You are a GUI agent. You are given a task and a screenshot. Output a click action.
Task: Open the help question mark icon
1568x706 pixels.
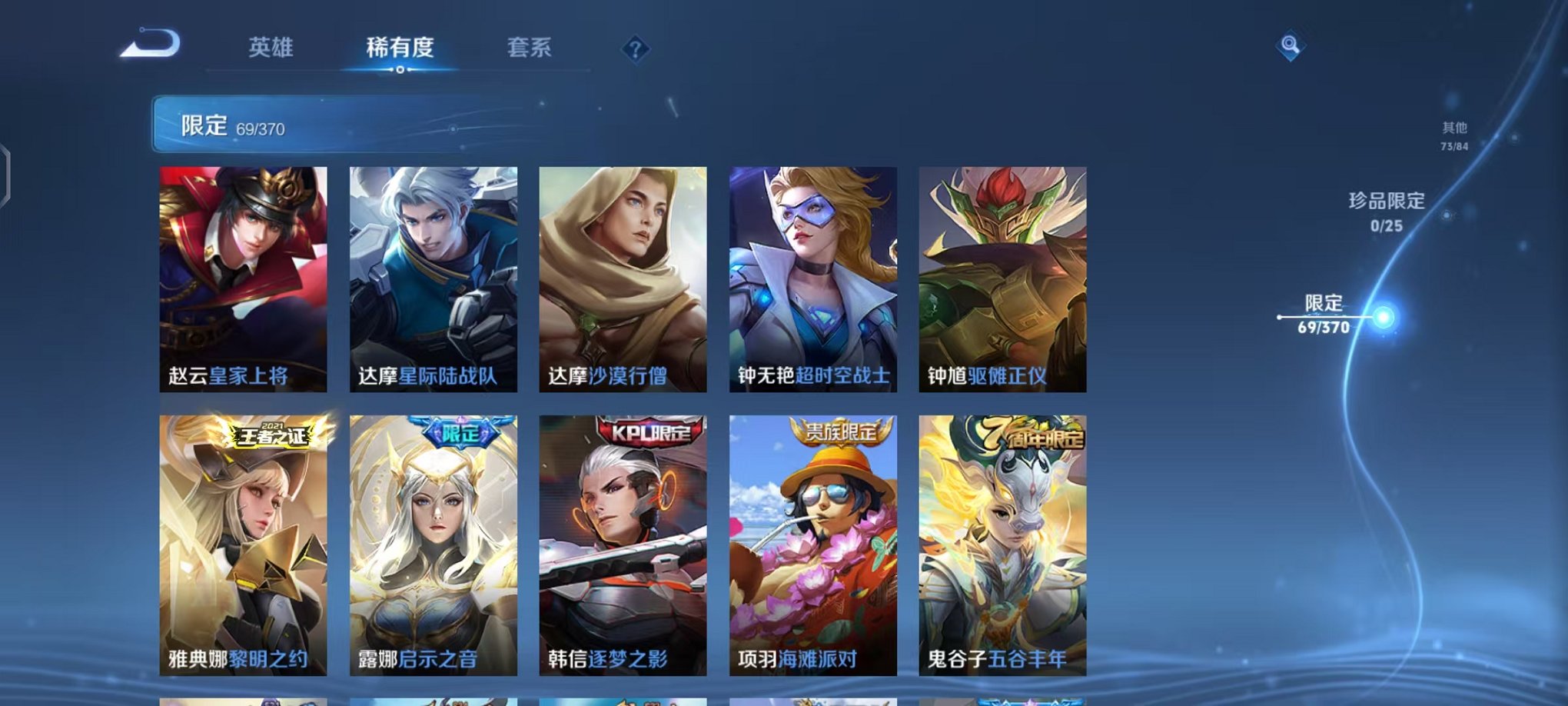(x=635, y=49)
